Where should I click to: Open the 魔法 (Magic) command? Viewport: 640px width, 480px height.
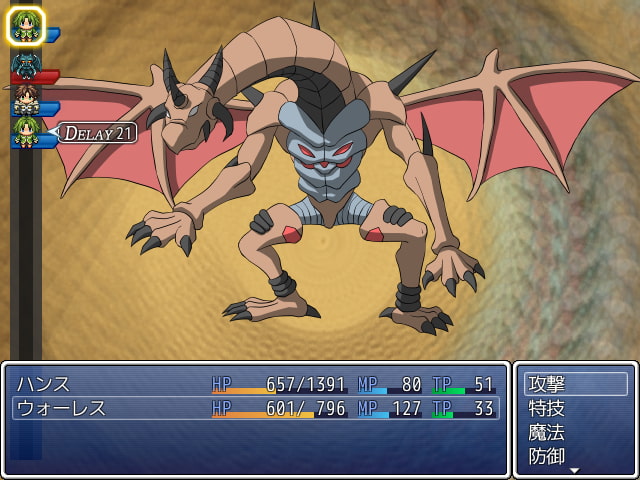coord(575,432)
